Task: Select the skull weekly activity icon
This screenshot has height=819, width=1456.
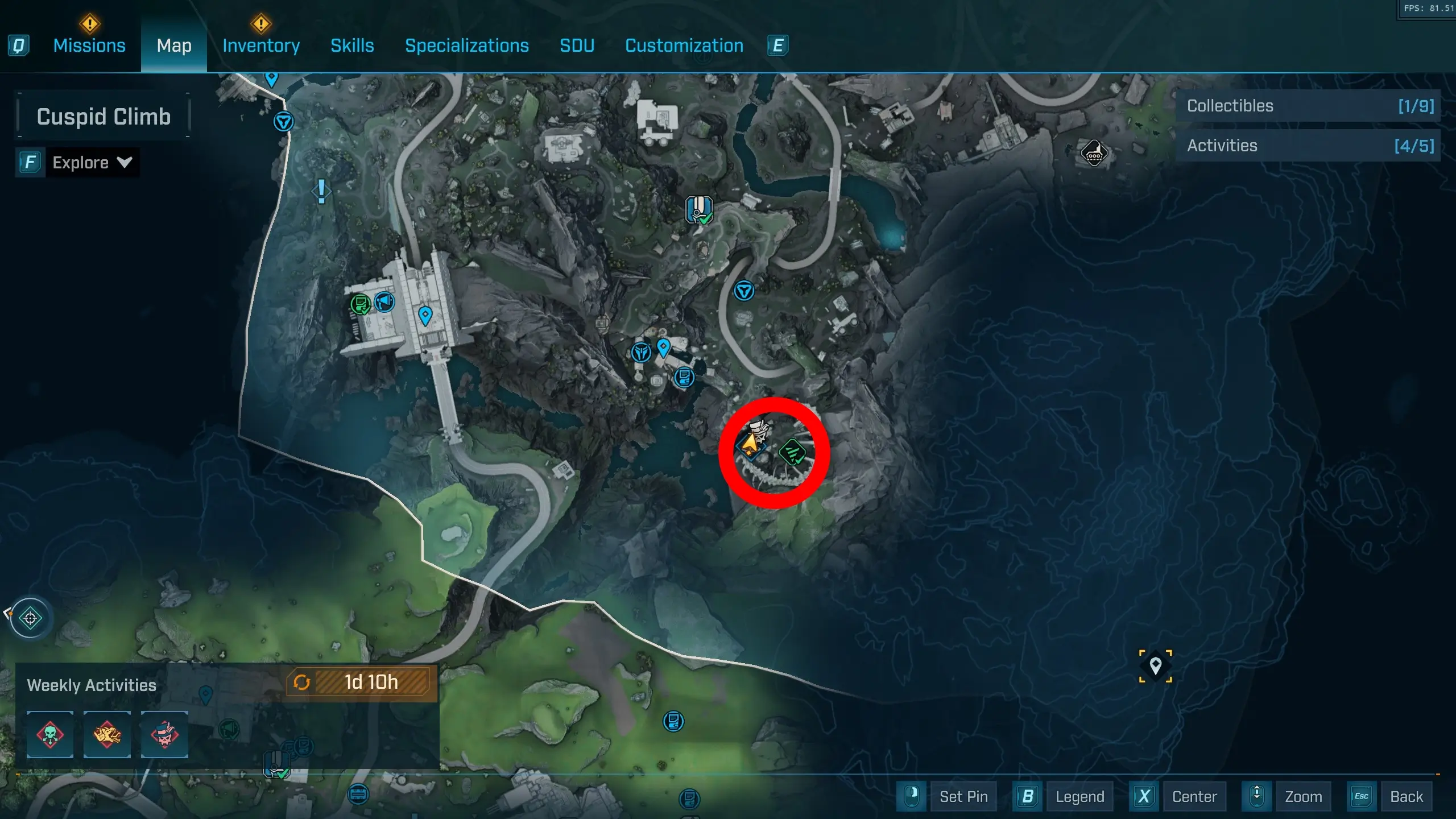Action: (x=50, y=735)
